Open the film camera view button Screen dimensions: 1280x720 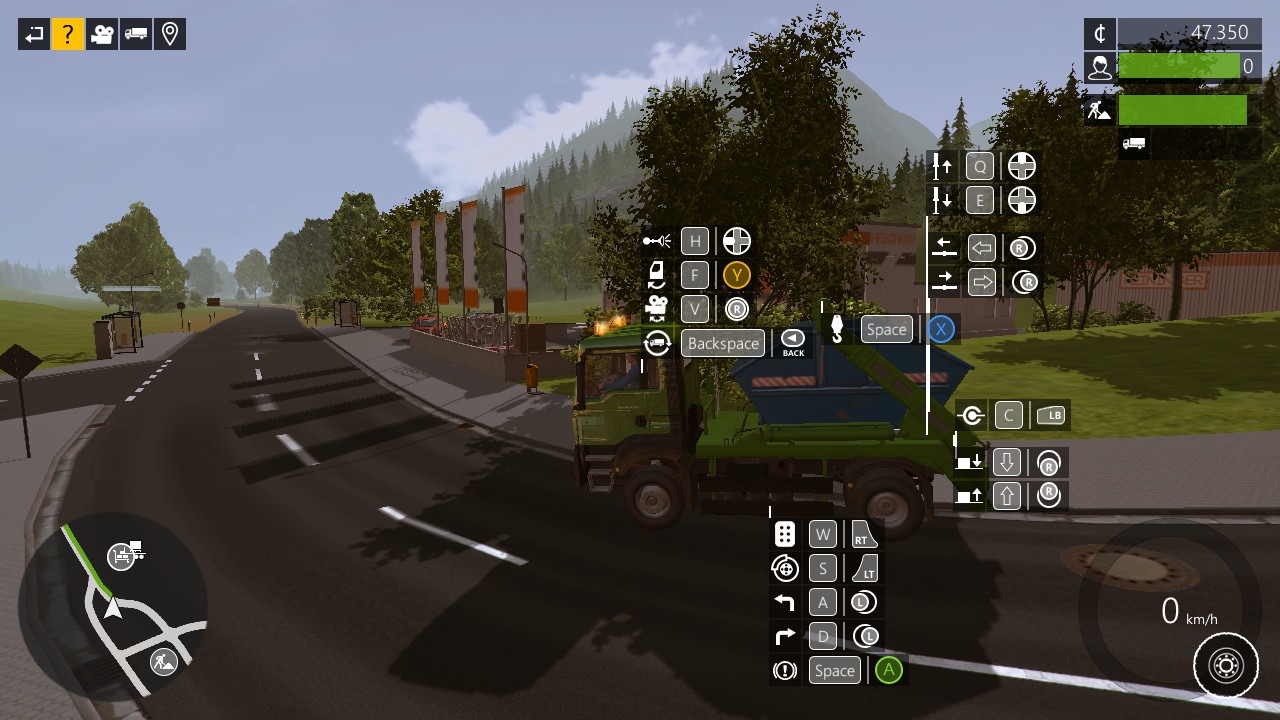(x=102, y=35)
